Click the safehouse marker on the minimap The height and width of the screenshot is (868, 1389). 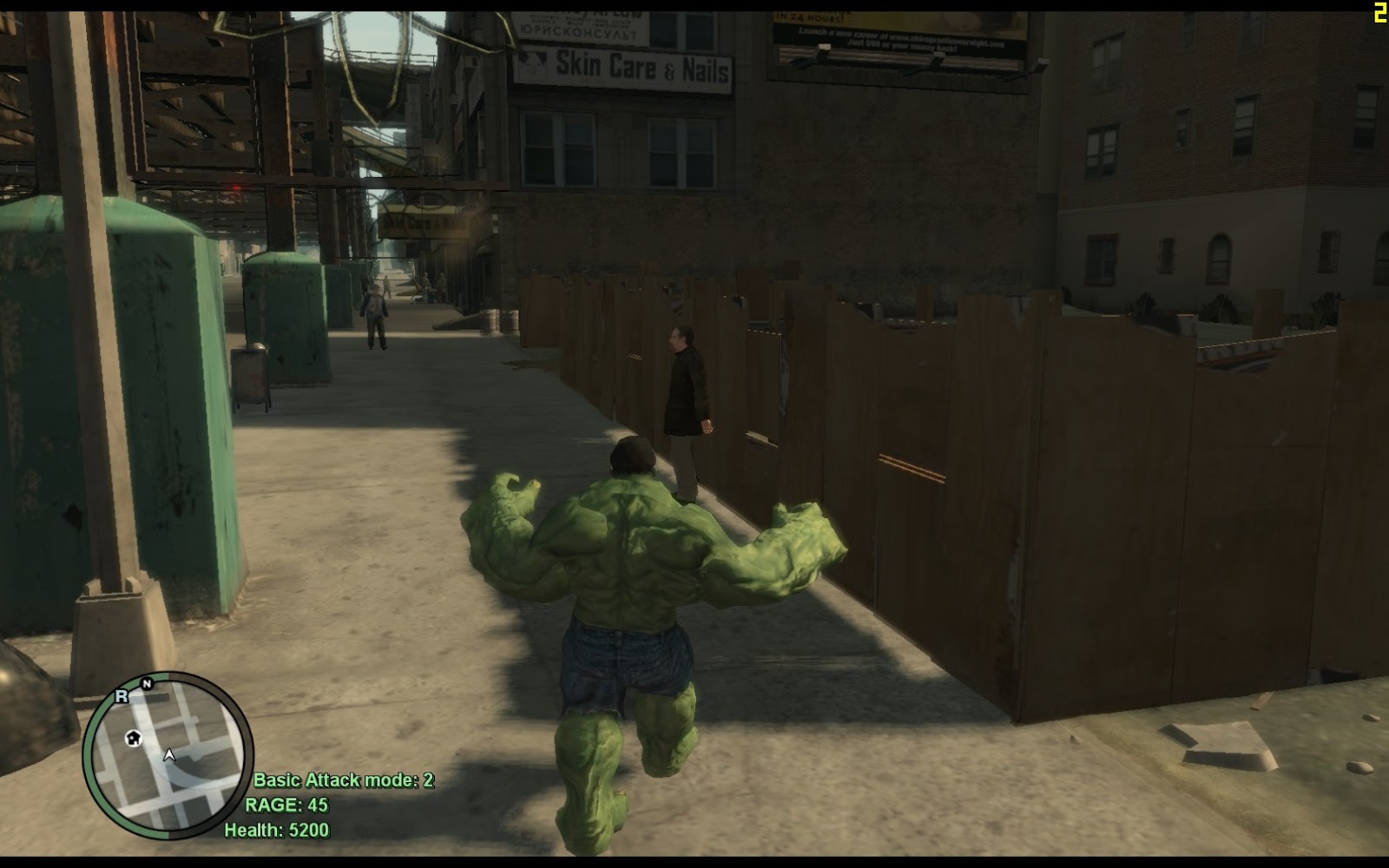[133, 739]
